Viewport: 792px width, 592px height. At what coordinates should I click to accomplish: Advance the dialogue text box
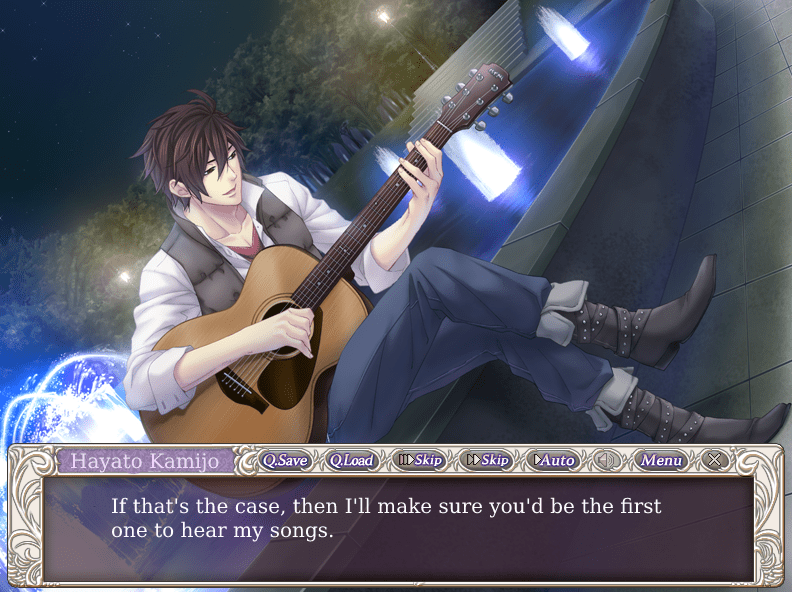tap(398, 526)
